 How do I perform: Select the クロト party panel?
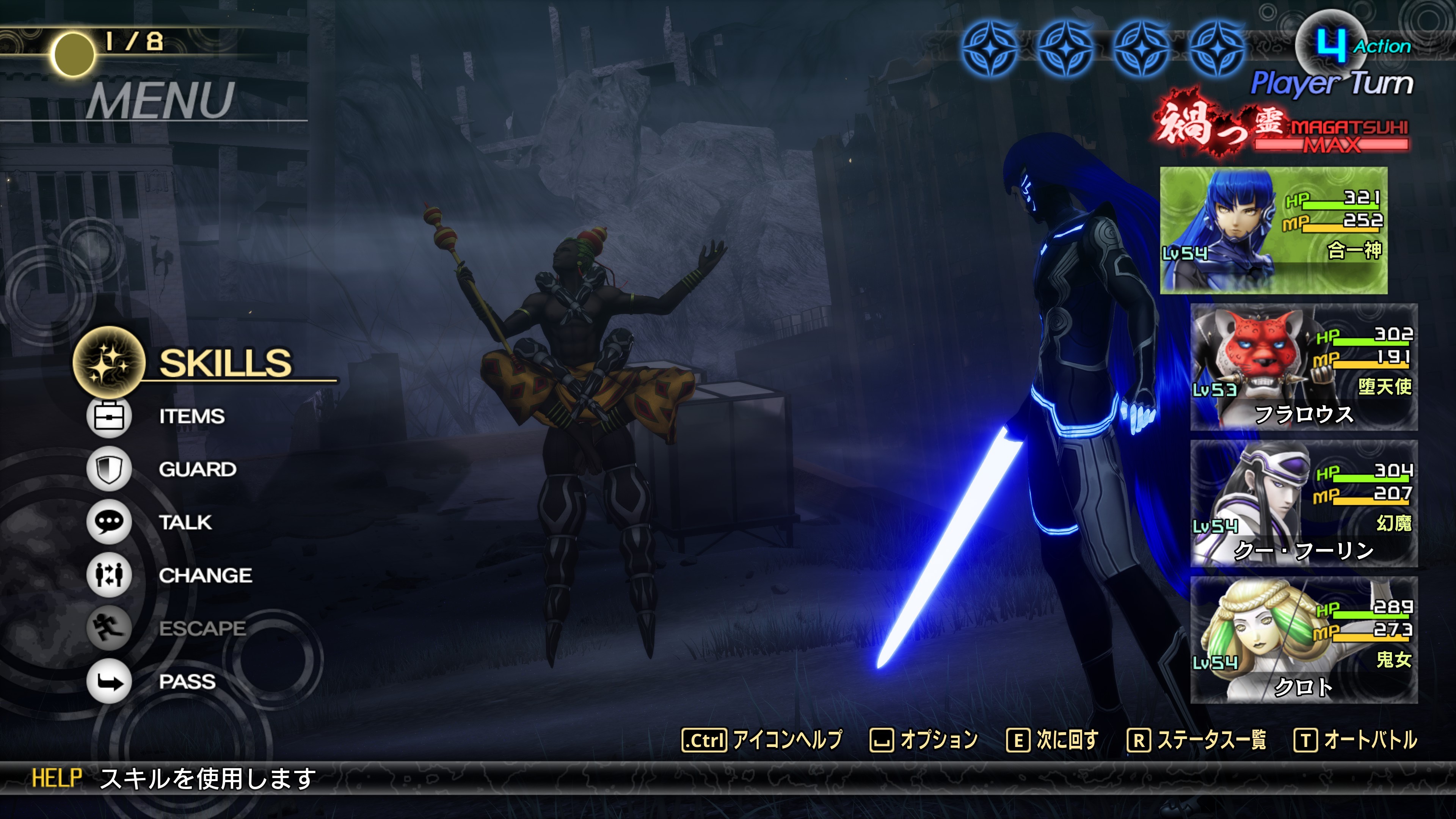pos(1304,640)
